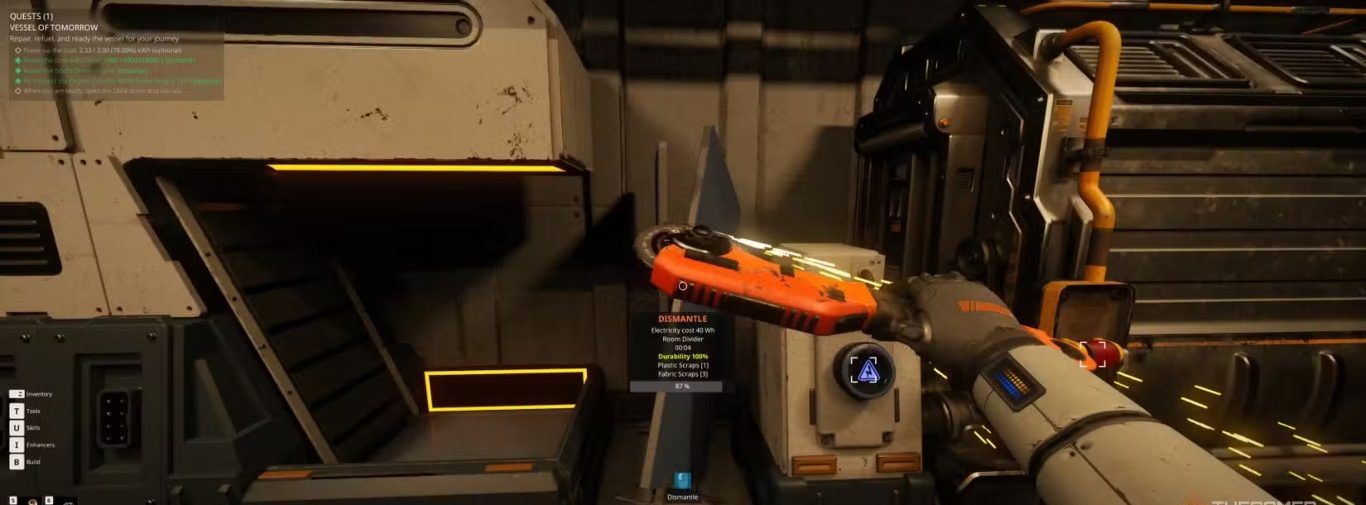Open the Enhancers menu shortcut

coord(17,445)
